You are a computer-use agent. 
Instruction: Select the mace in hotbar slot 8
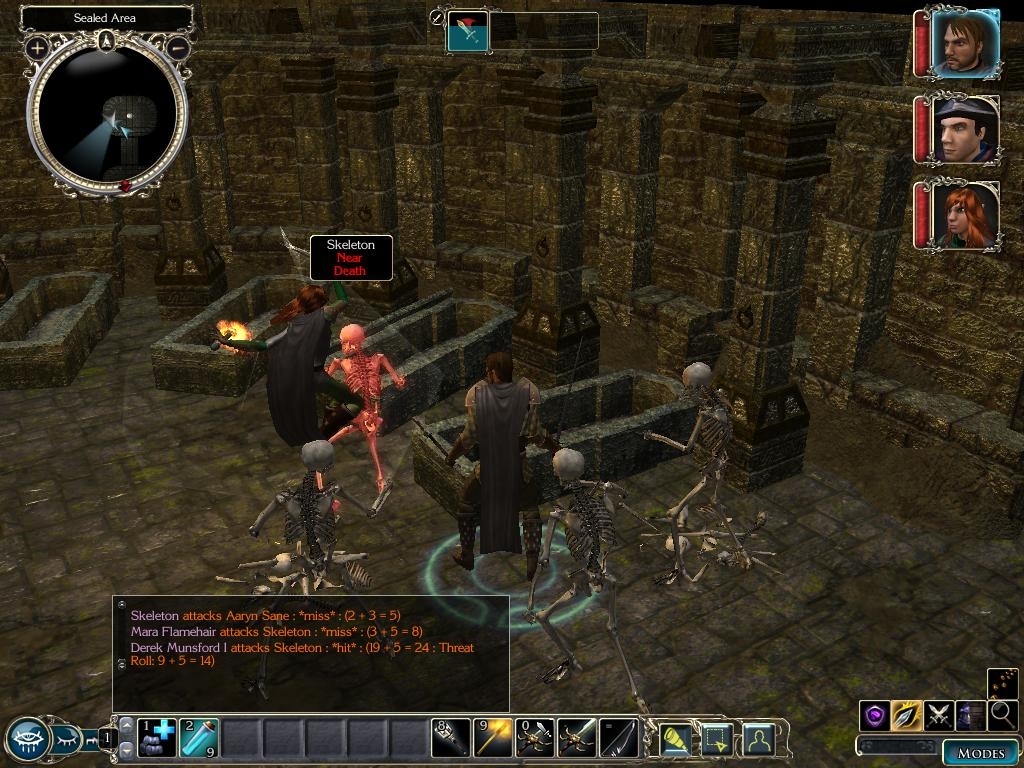(451, 738)
